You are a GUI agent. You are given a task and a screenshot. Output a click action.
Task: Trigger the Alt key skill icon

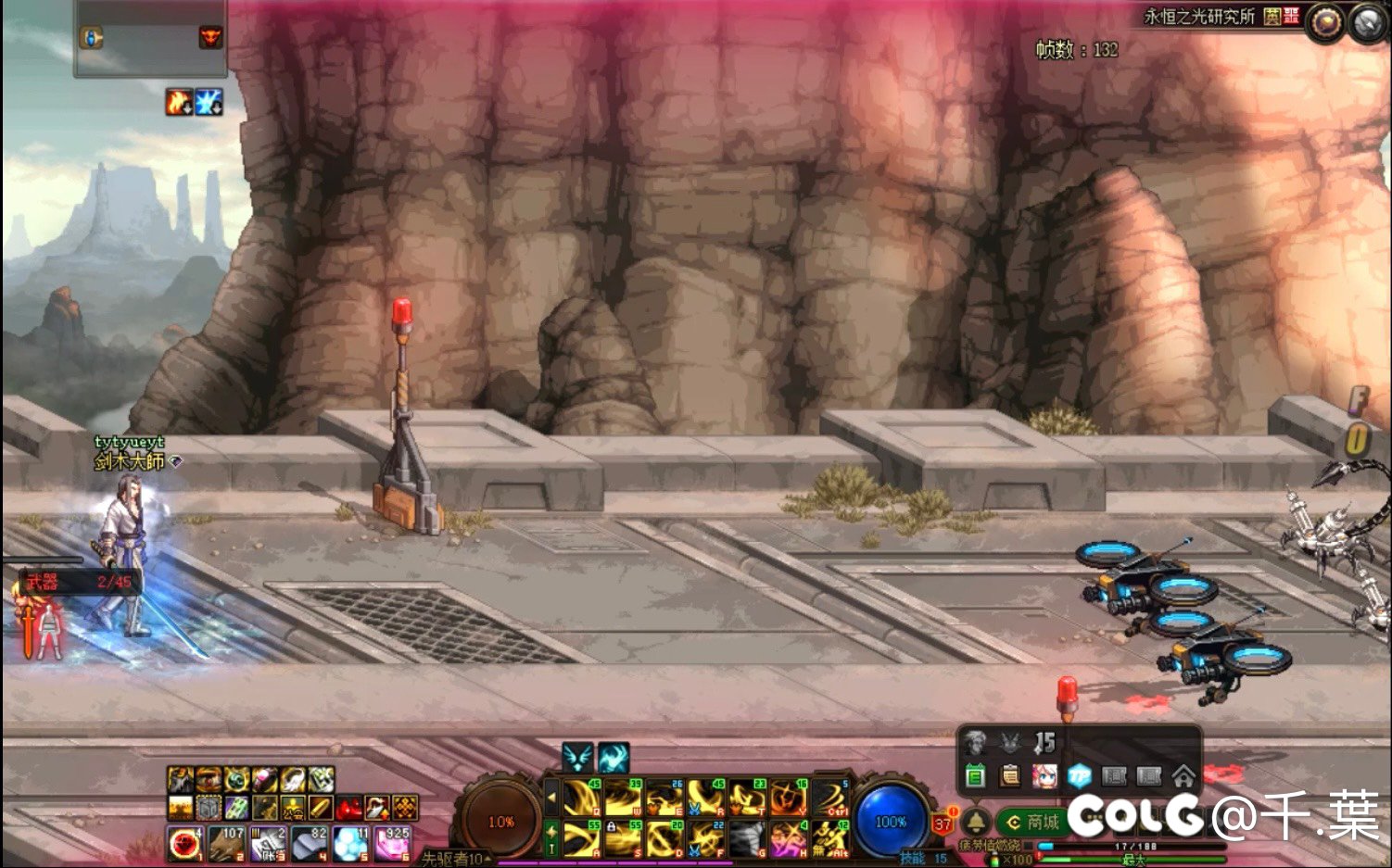830,839
